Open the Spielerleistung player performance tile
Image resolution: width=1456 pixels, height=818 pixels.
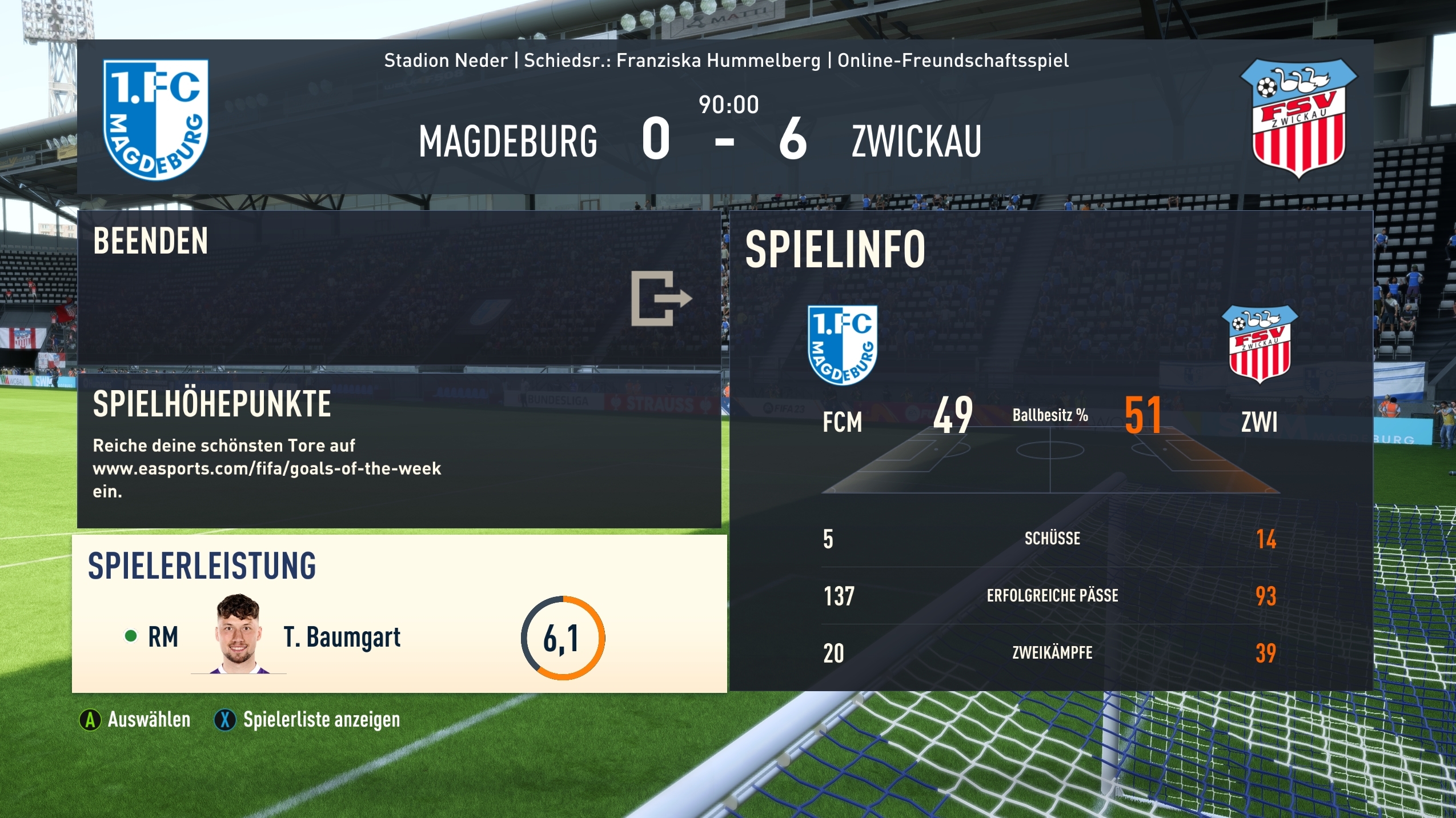[x=399, y=614]
